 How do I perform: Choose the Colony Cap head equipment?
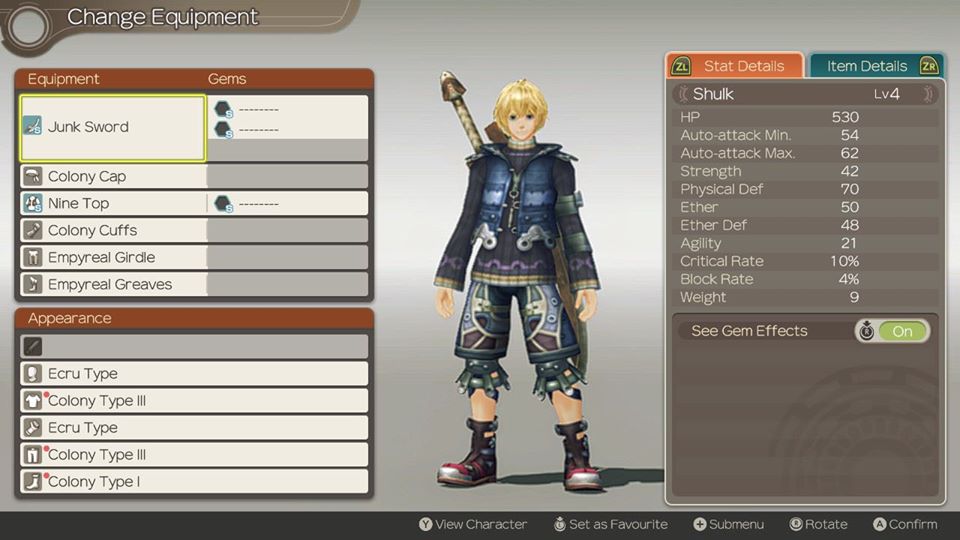(113, 176)
